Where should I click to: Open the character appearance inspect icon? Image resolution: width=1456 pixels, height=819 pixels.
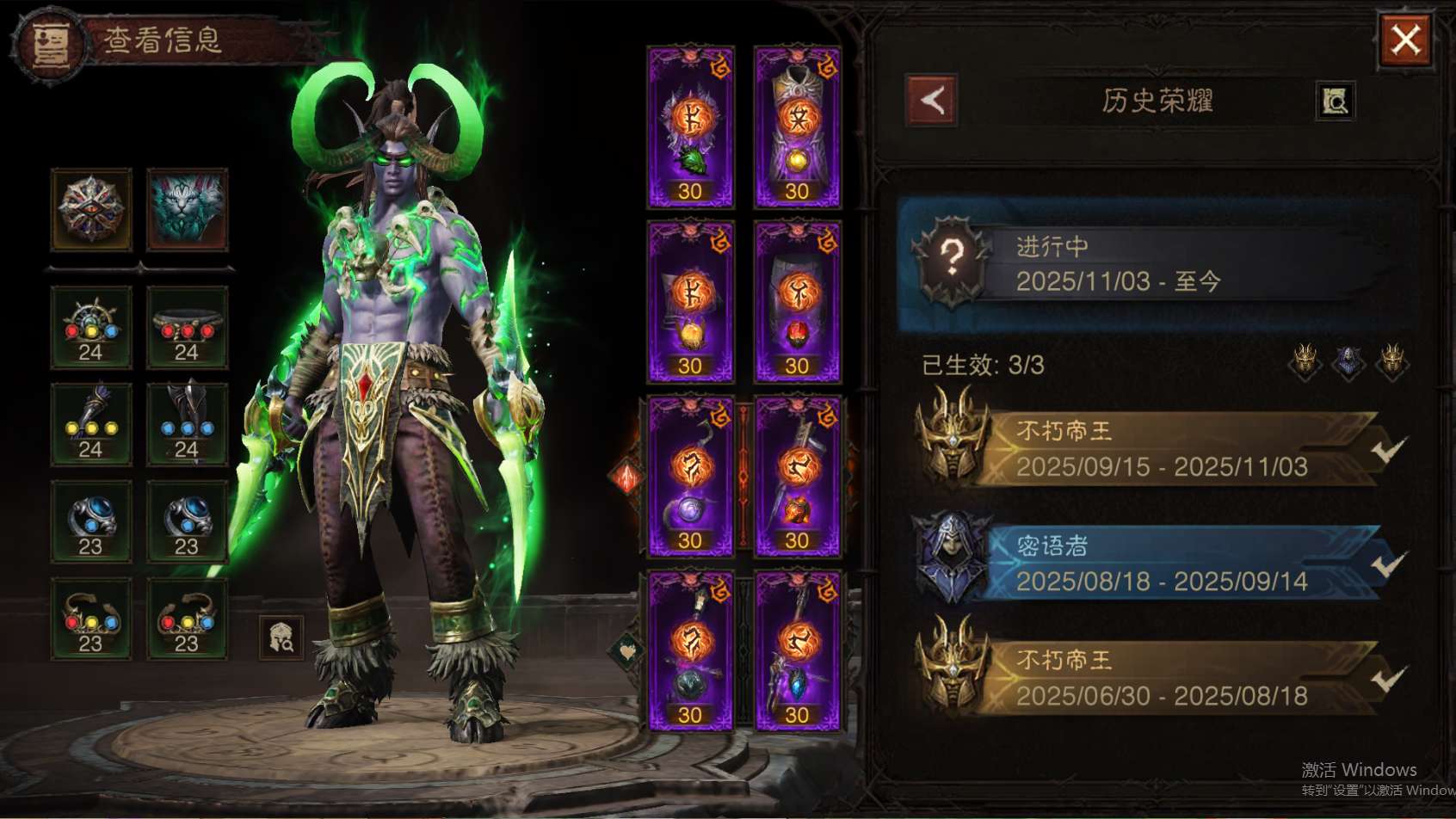point(281,637)
